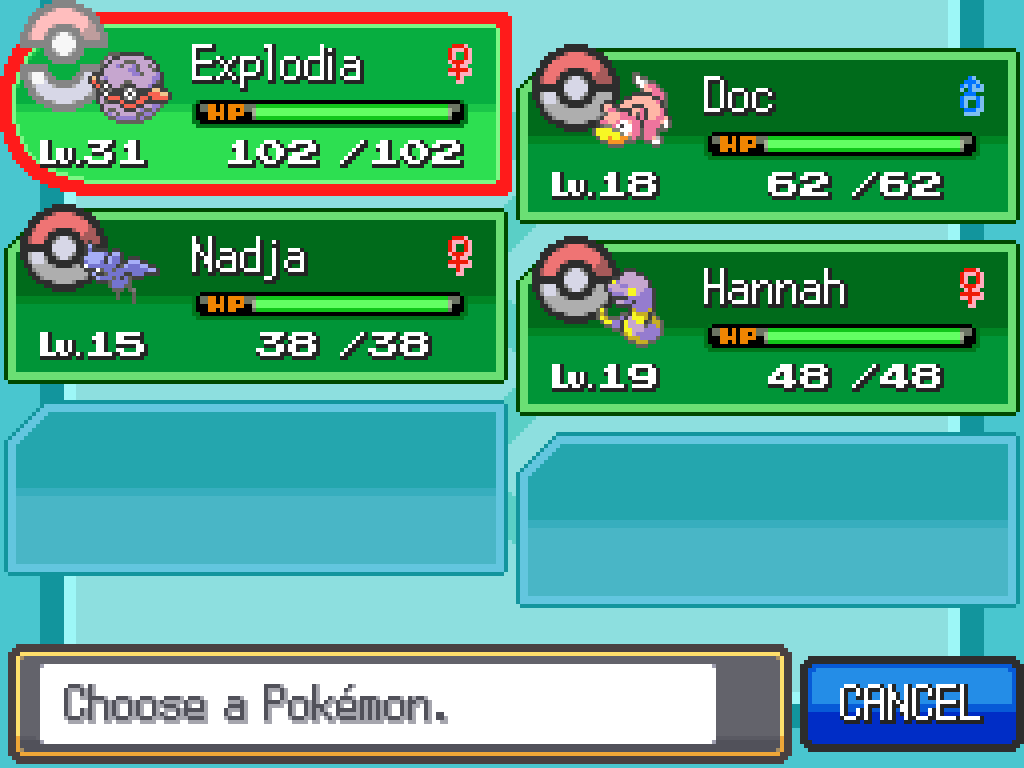Choose Doc from the party
Viewport: 1024px width, 768px height.
click(768, 136)
